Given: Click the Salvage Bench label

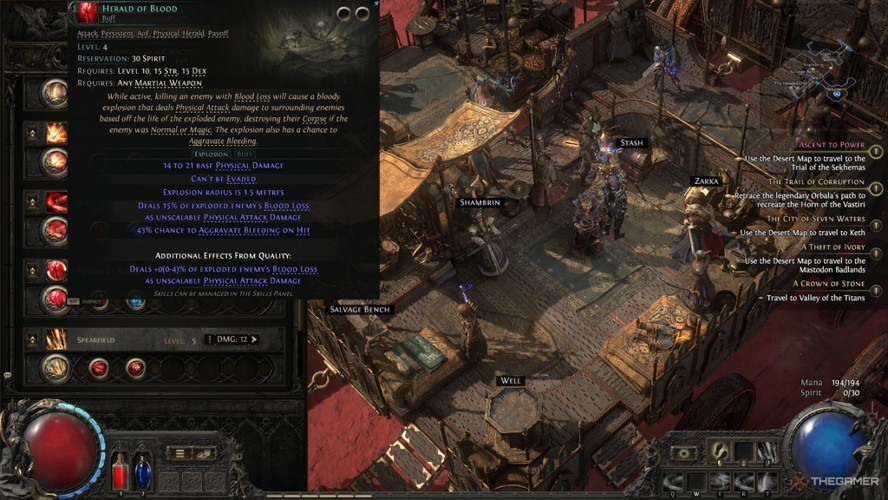Looking at the screenshot, I should [360, 310].
